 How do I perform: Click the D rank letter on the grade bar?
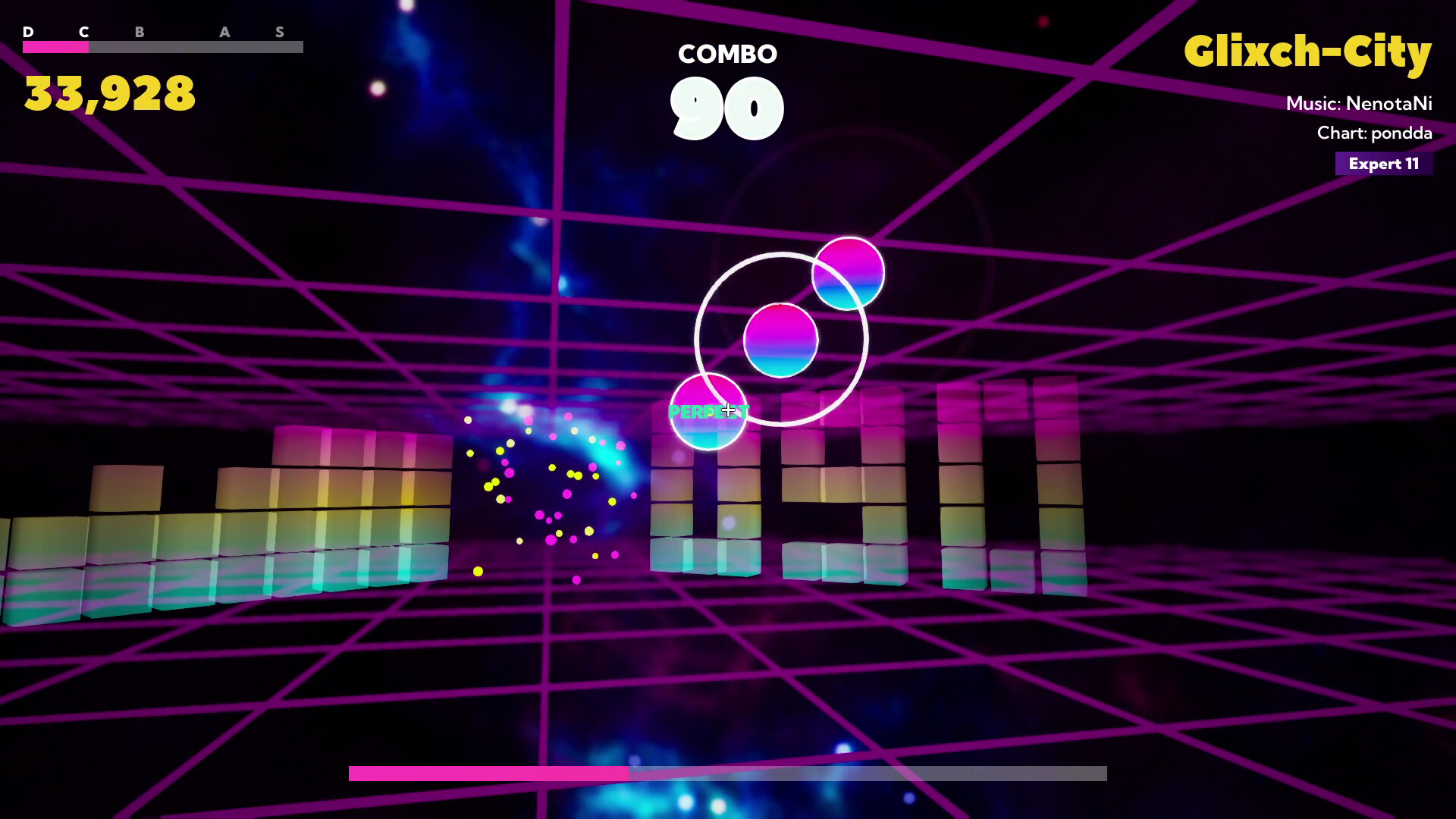click(29, 33)
